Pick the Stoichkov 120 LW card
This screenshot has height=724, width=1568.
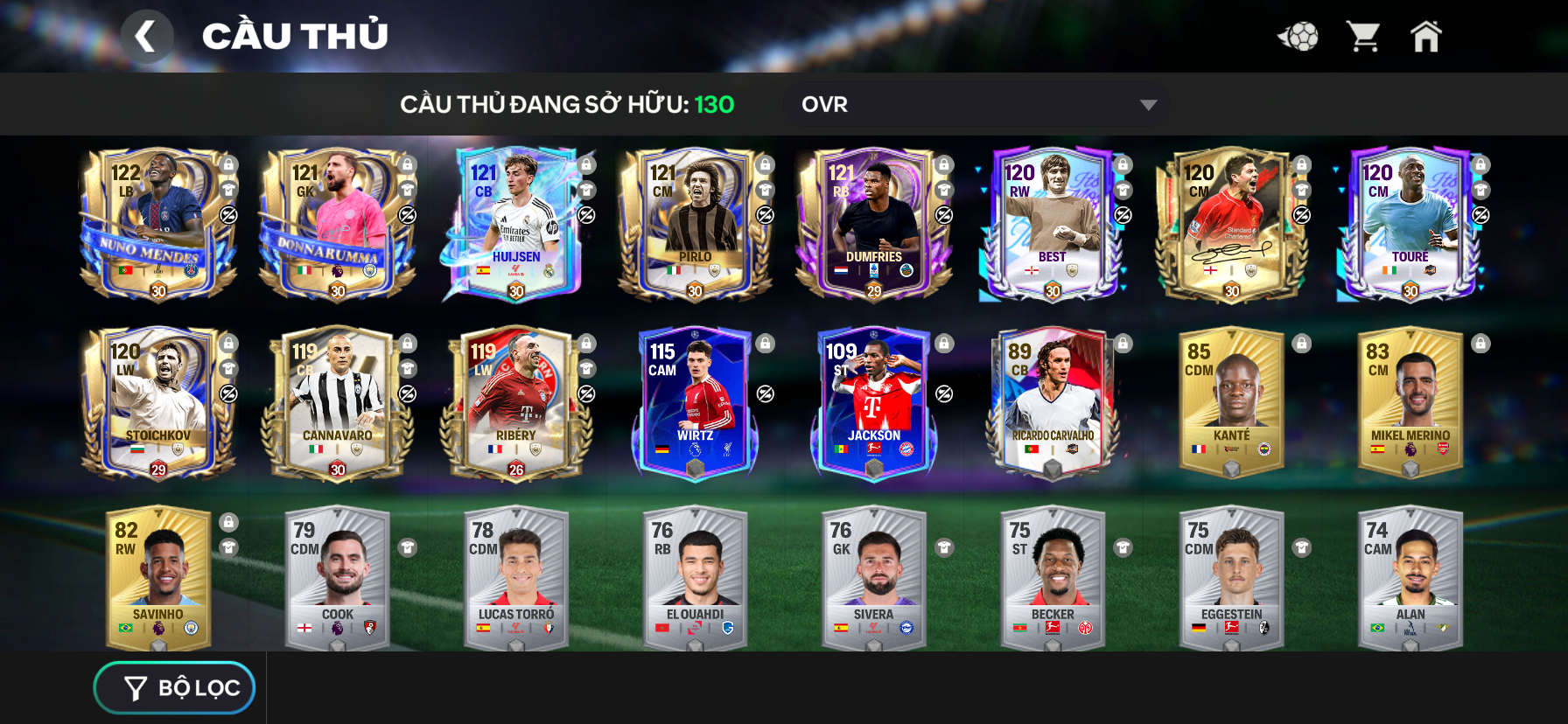[x=158, y=404]
